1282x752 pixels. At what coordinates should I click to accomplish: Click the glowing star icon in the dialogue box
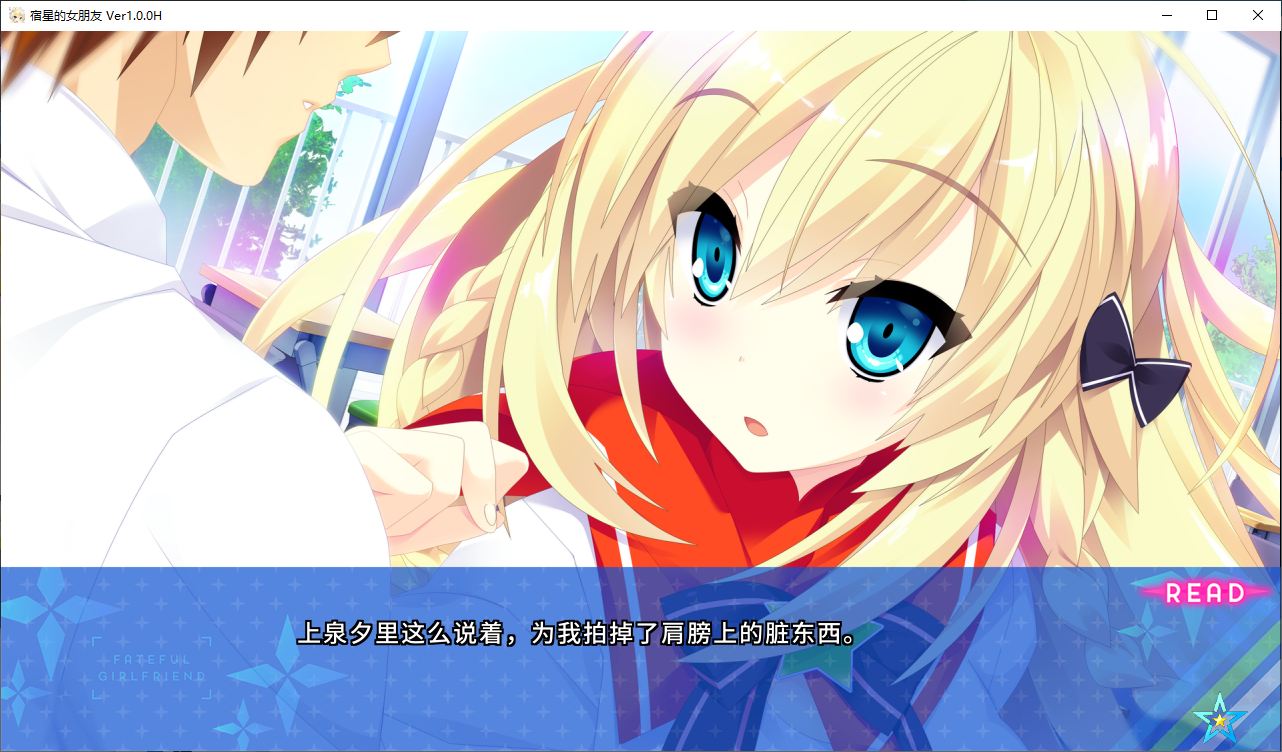(1220, 719)
